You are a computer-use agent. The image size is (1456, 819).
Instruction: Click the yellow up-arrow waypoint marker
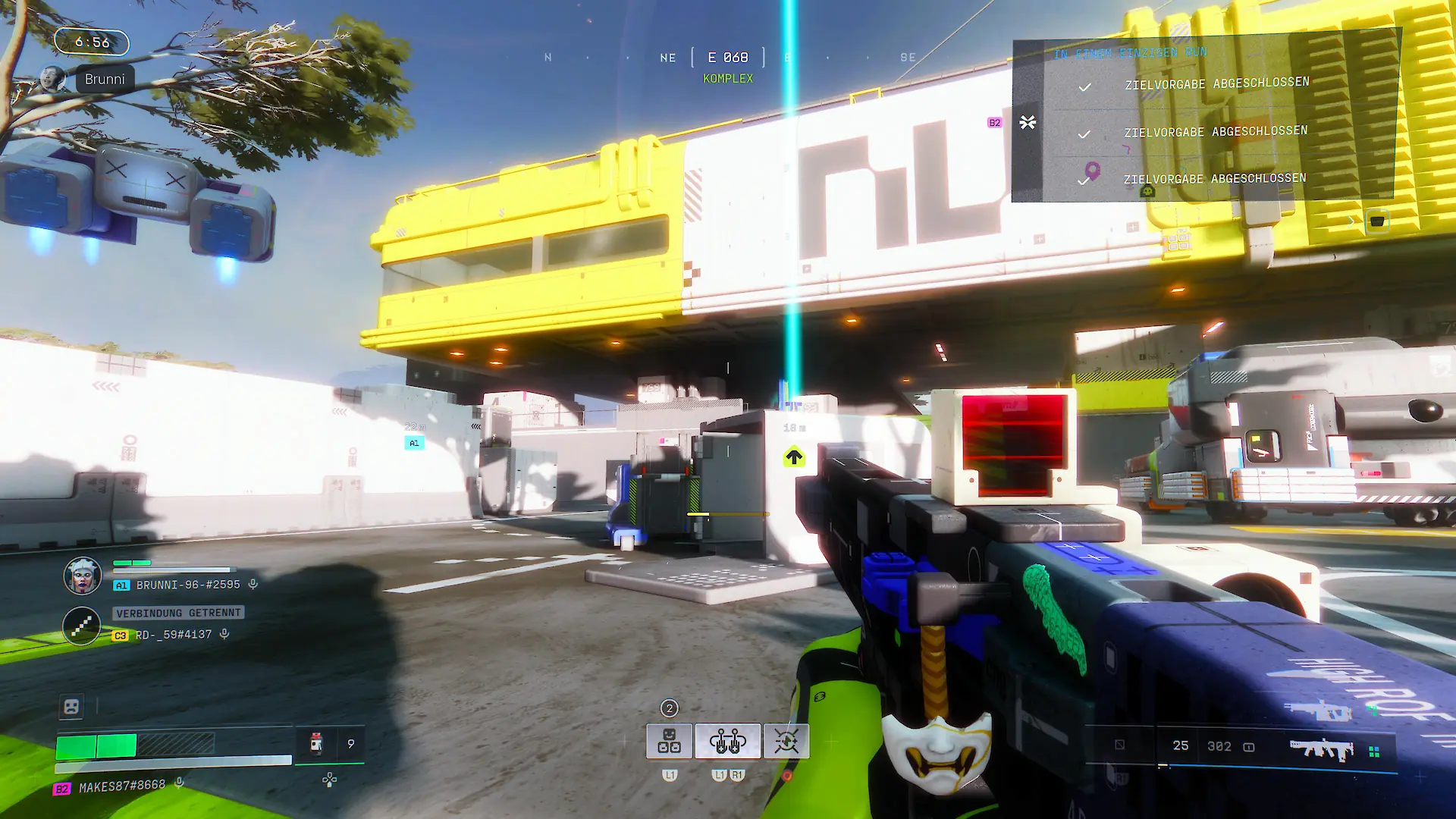click(x=794, y=457)
